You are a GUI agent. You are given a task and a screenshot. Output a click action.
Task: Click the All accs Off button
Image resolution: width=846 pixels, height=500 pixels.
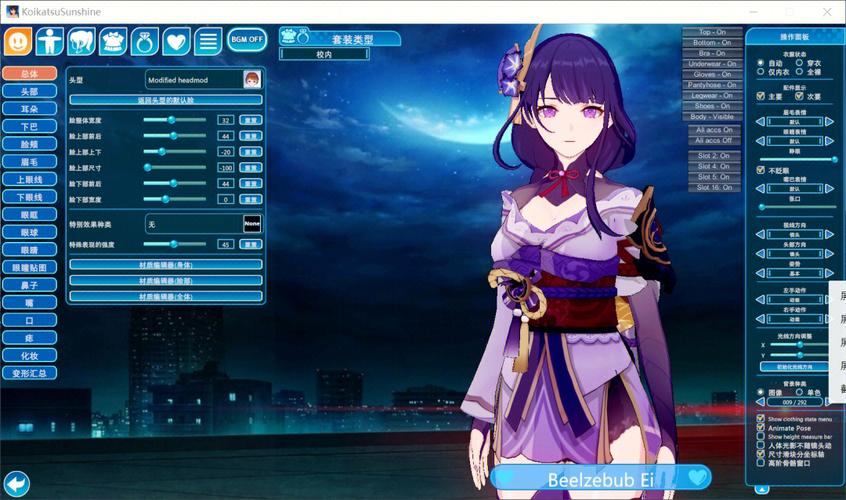(713, 140)
